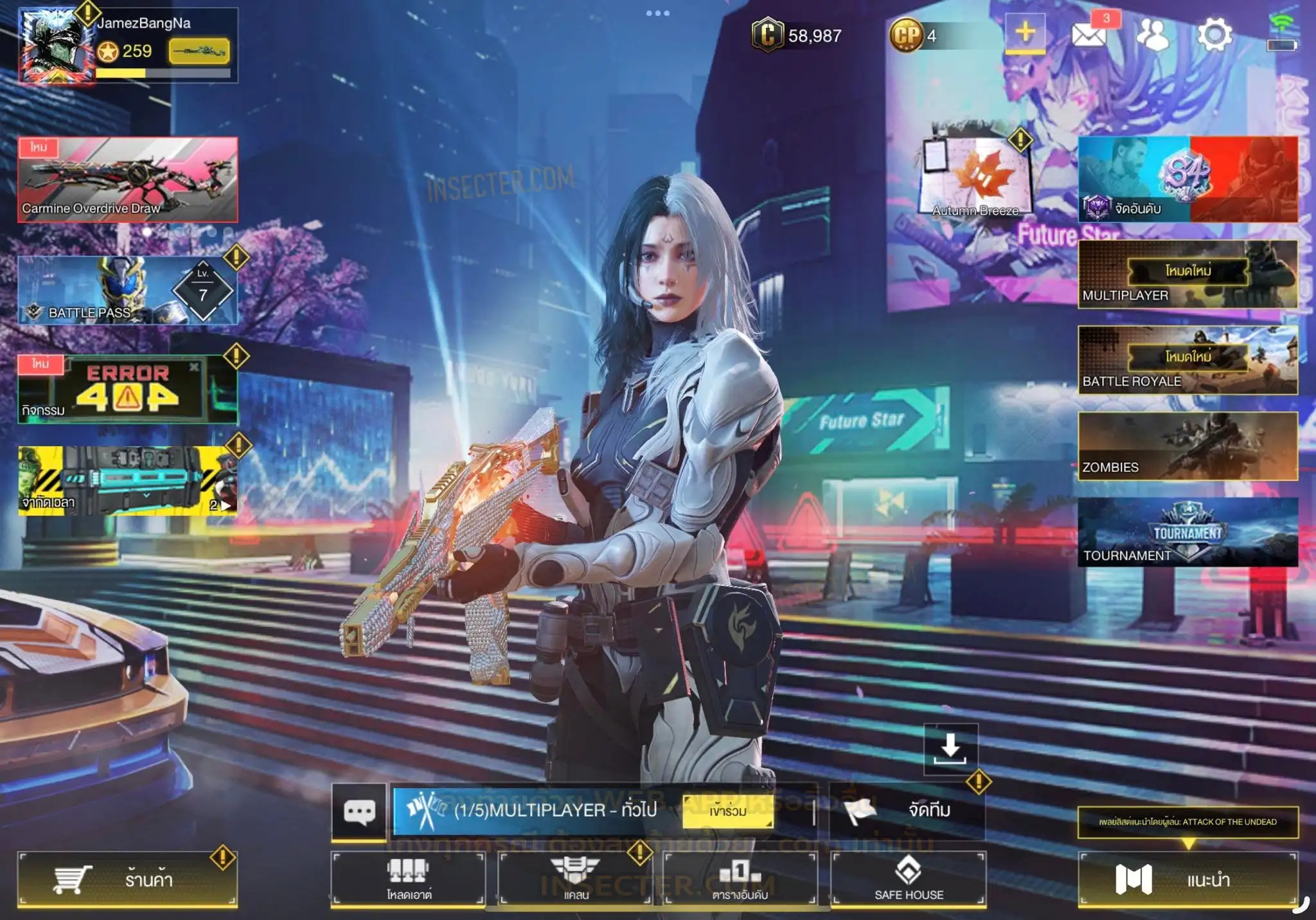The image size is (1316, 920).
Task: Open the friends list icon
Action: 1152,35
